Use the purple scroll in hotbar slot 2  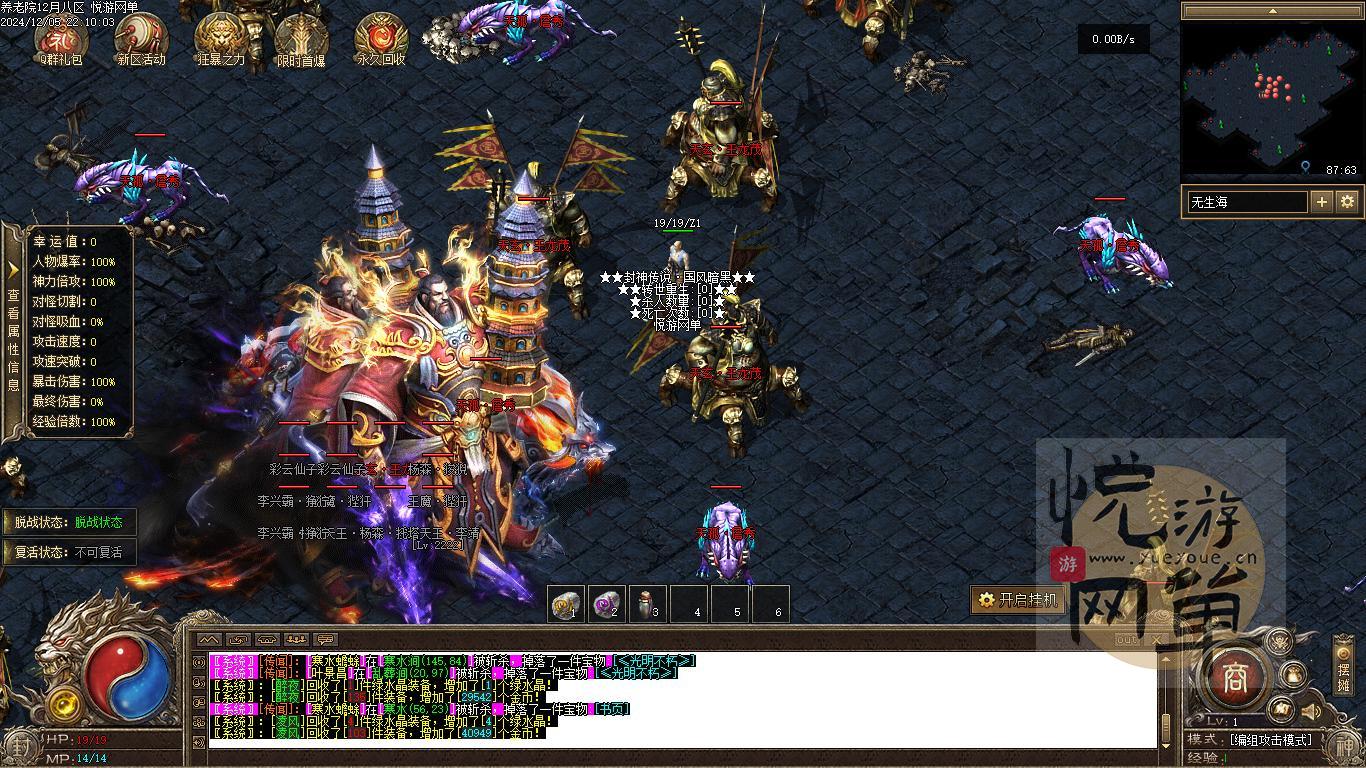(x=606, y=603)
